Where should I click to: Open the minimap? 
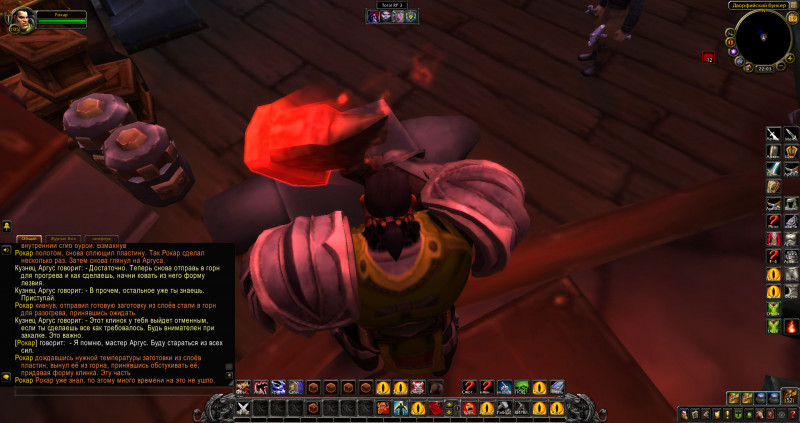763,36
